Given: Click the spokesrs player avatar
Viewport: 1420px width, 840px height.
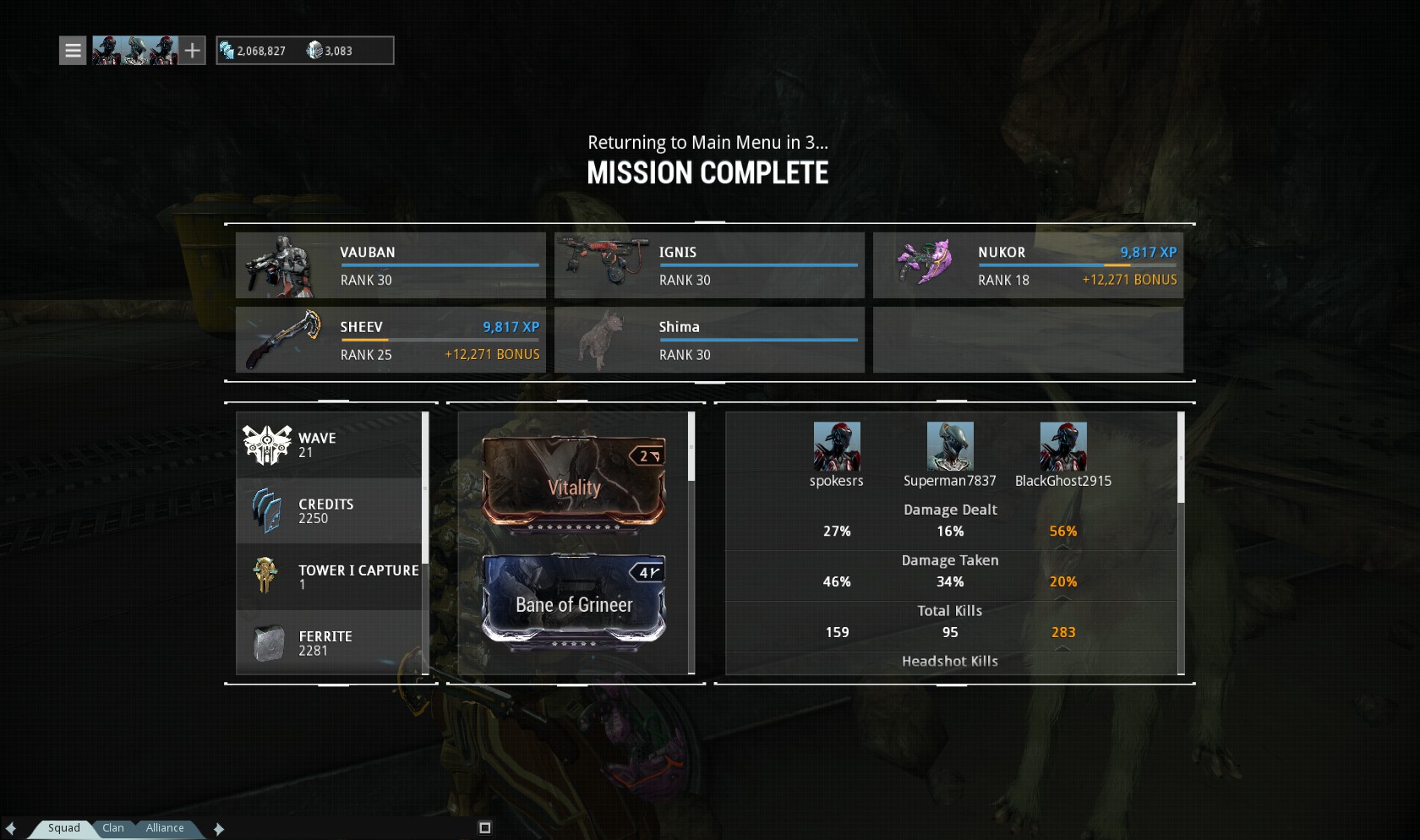Looking at the screenshot, I should (x=837, y=446).
